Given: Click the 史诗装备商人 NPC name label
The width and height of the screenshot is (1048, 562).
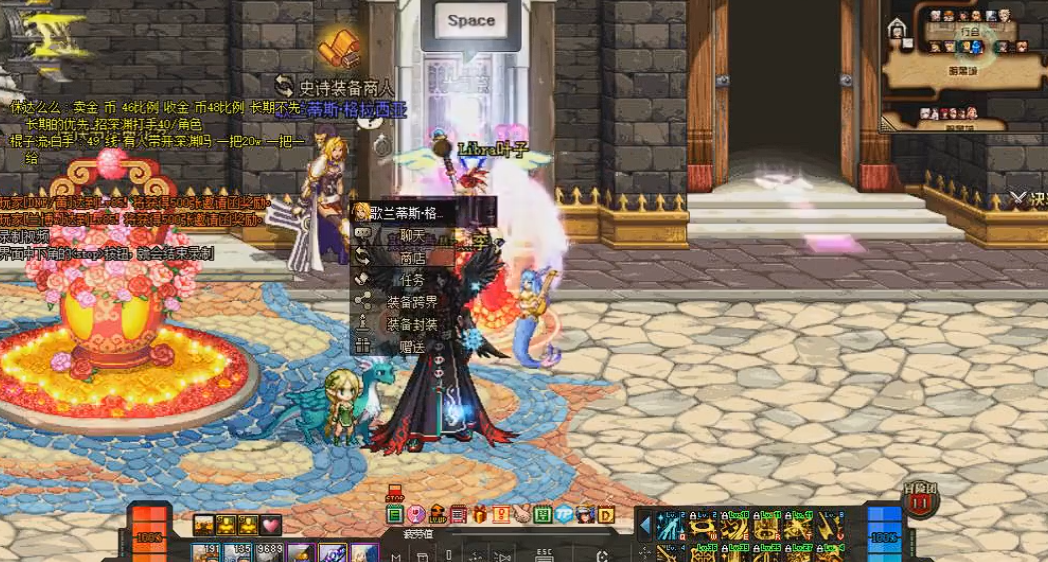Looking at the screenshot, I should [347, 88].
